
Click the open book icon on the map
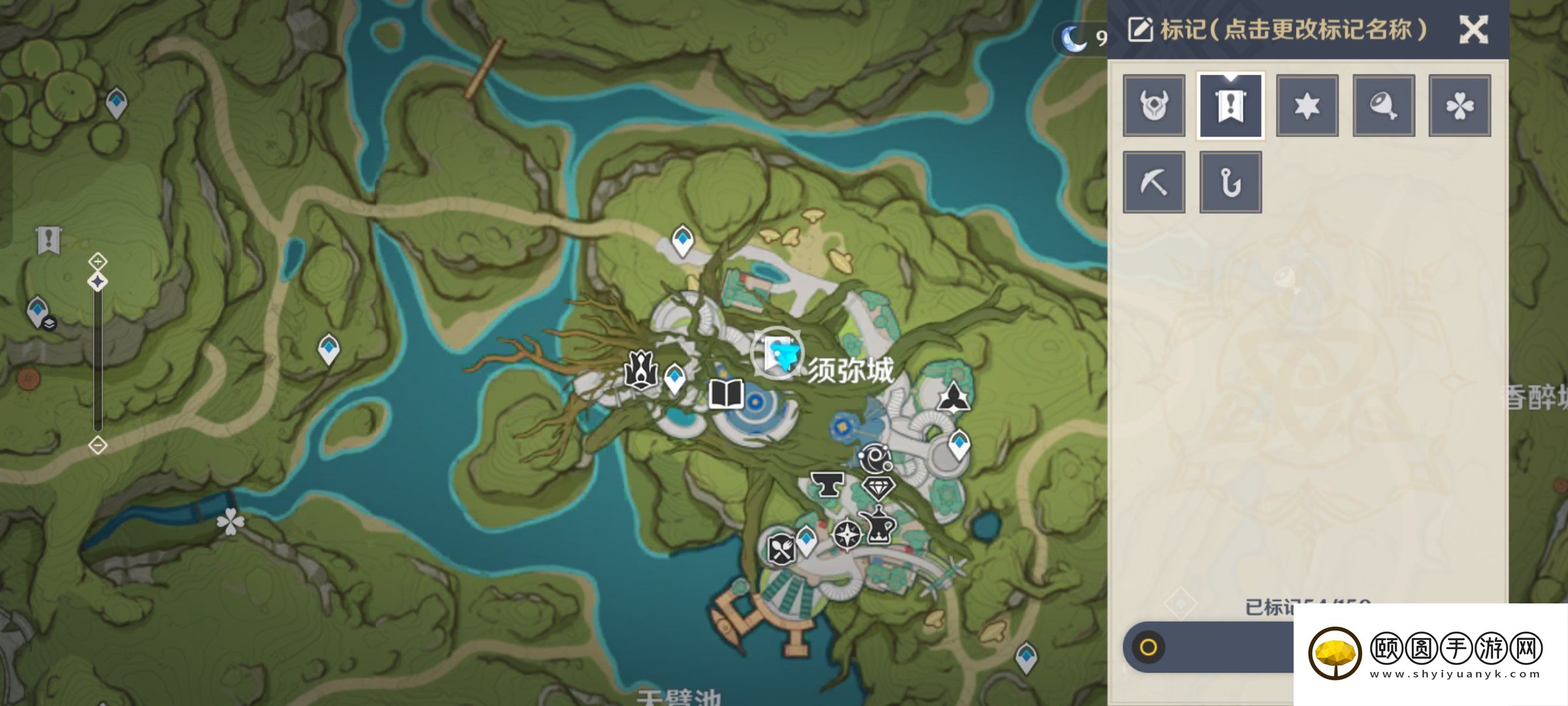point(726,394)
